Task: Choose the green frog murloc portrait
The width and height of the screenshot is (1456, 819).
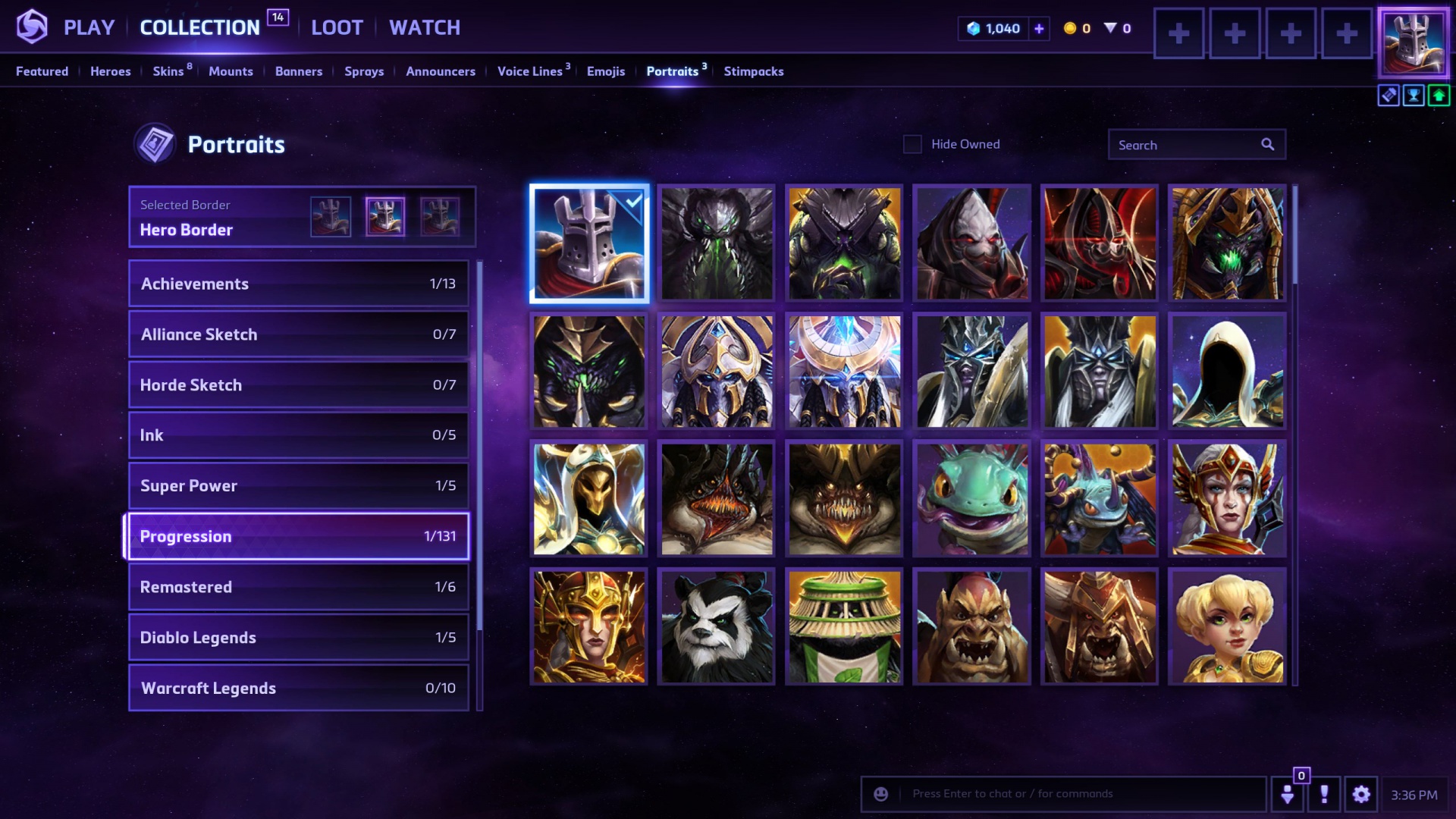Action: click(972, 499)
